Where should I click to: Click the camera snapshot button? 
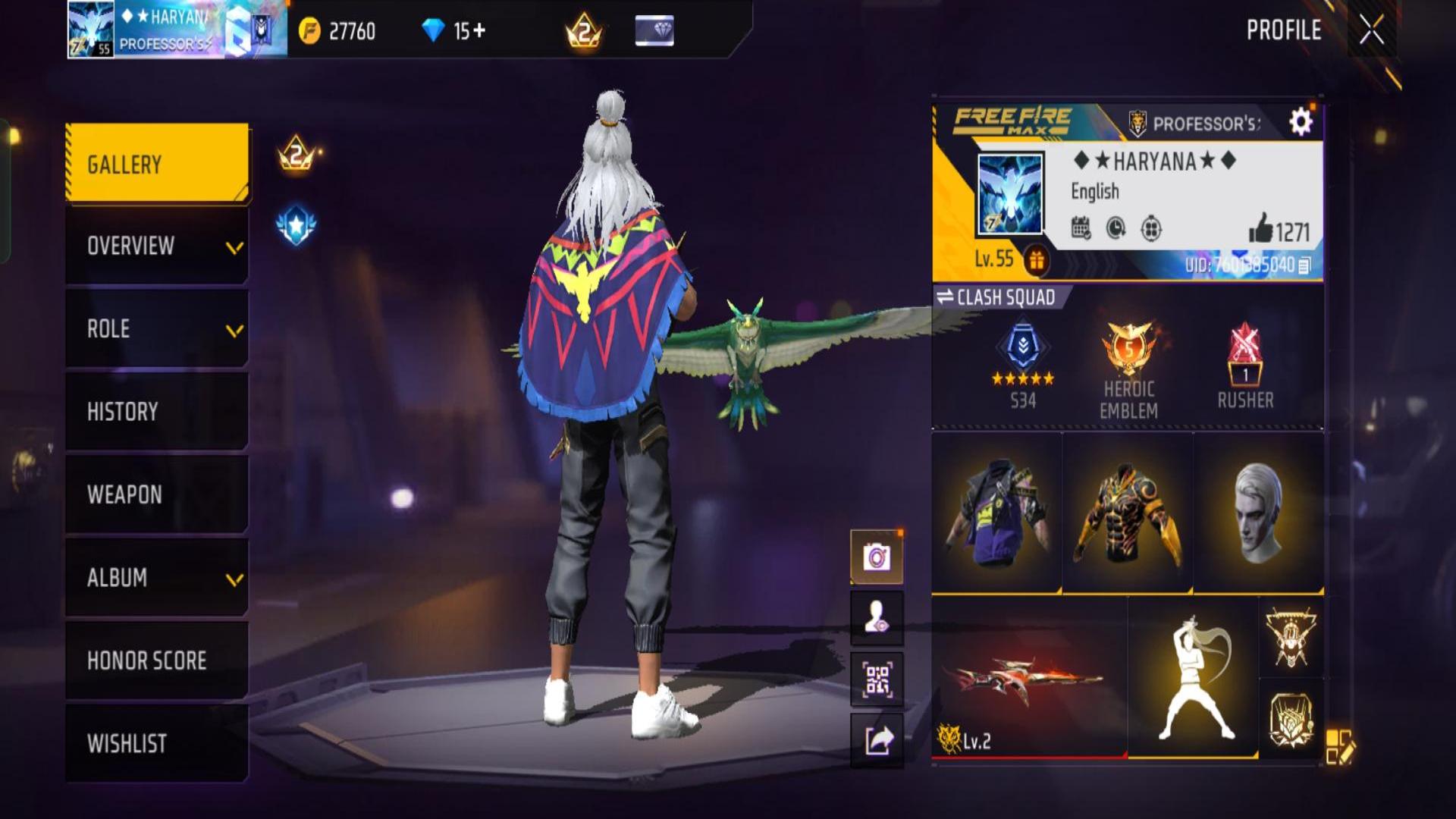click(x=877, y=557)
